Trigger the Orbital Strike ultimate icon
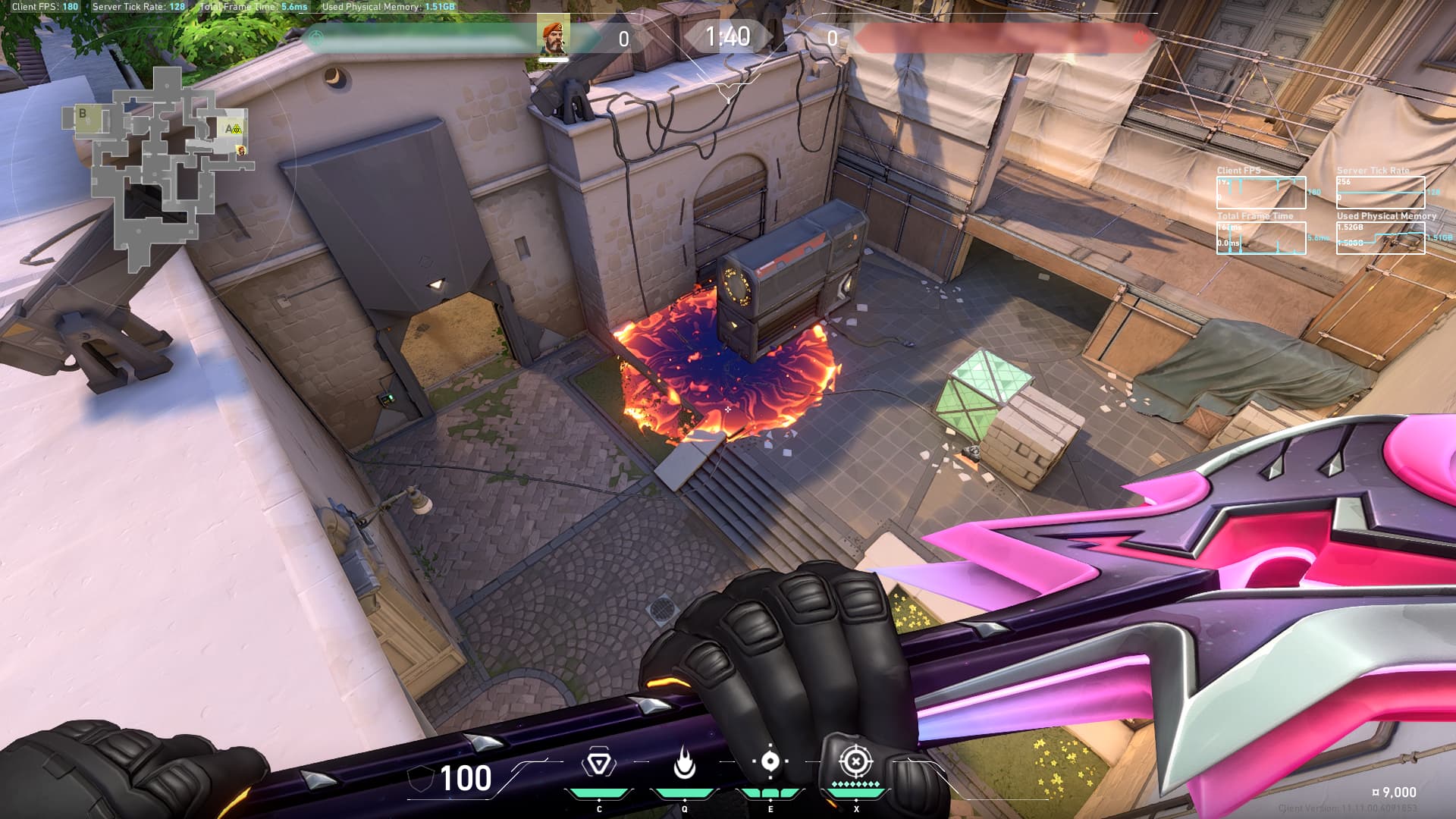 855,760
